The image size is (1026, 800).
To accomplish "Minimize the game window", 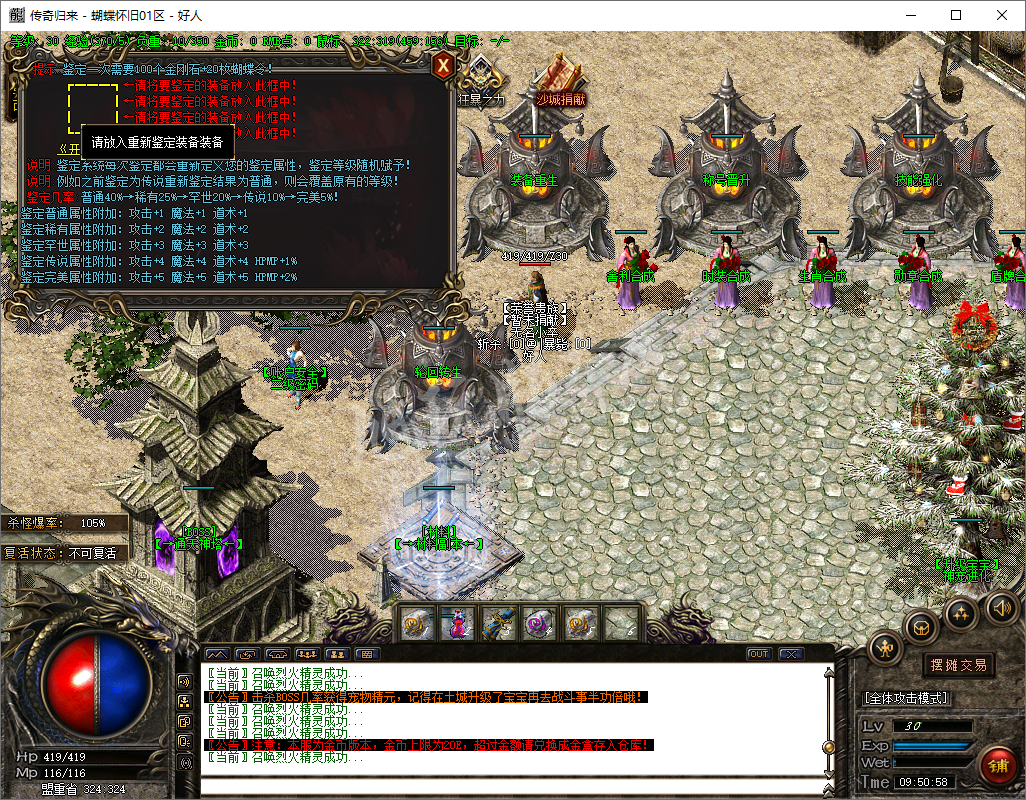I will coord(909,15).
